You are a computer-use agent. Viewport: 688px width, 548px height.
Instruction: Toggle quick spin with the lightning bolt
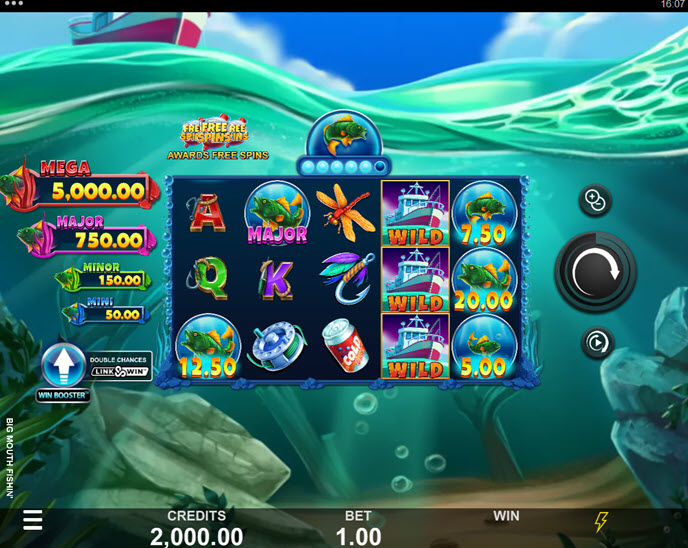601,521
